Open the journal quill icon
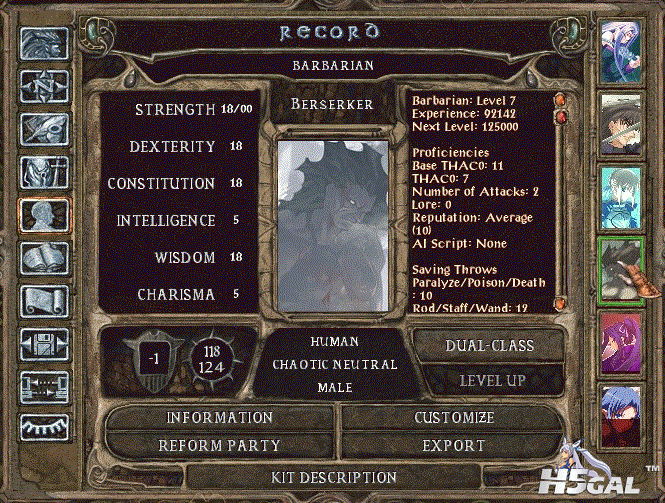 pos(44,130)
